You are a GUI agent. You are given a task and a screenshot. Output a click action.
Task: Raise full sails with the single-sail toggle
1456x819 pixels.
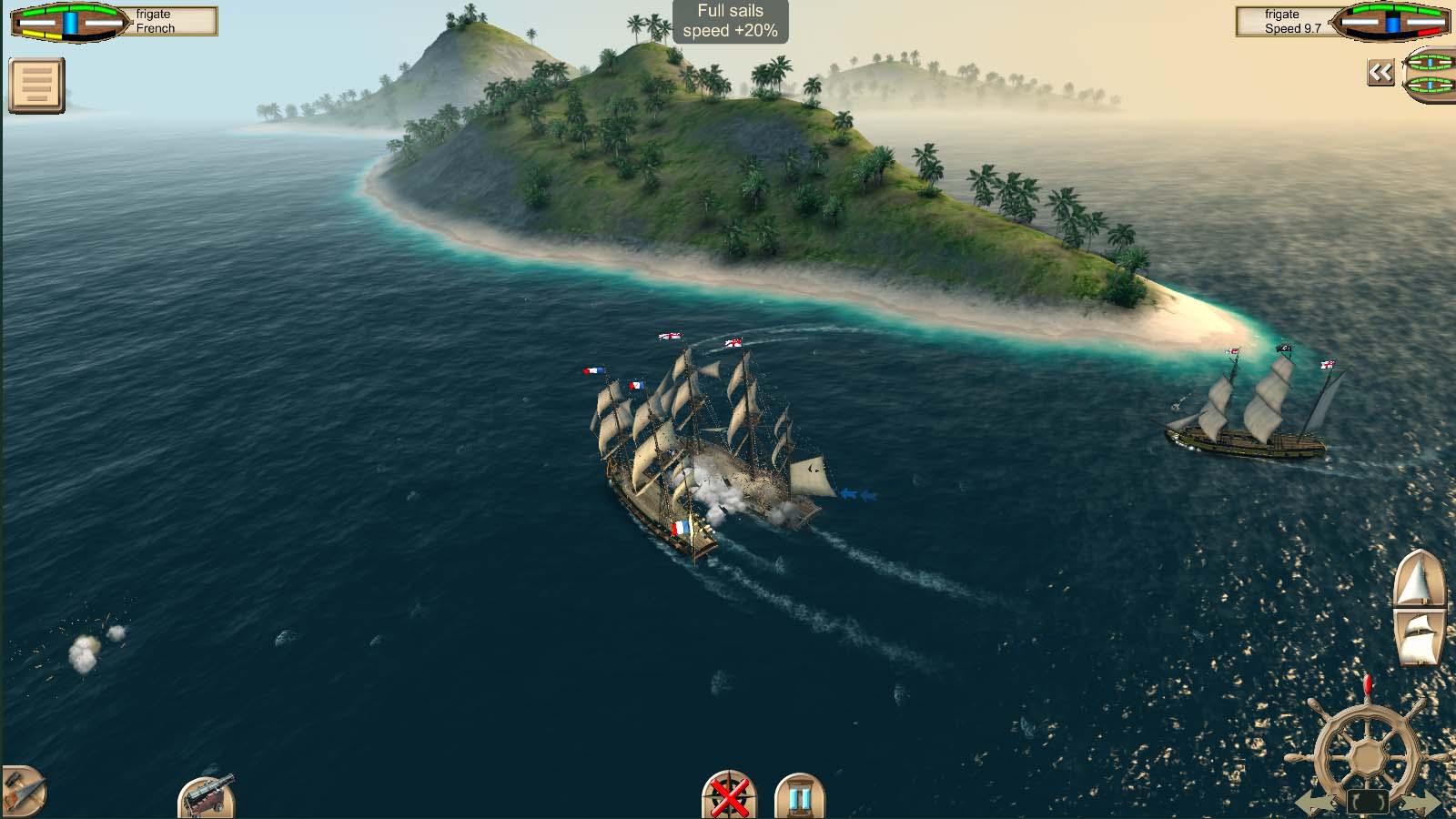click(x=1418, y=580)
